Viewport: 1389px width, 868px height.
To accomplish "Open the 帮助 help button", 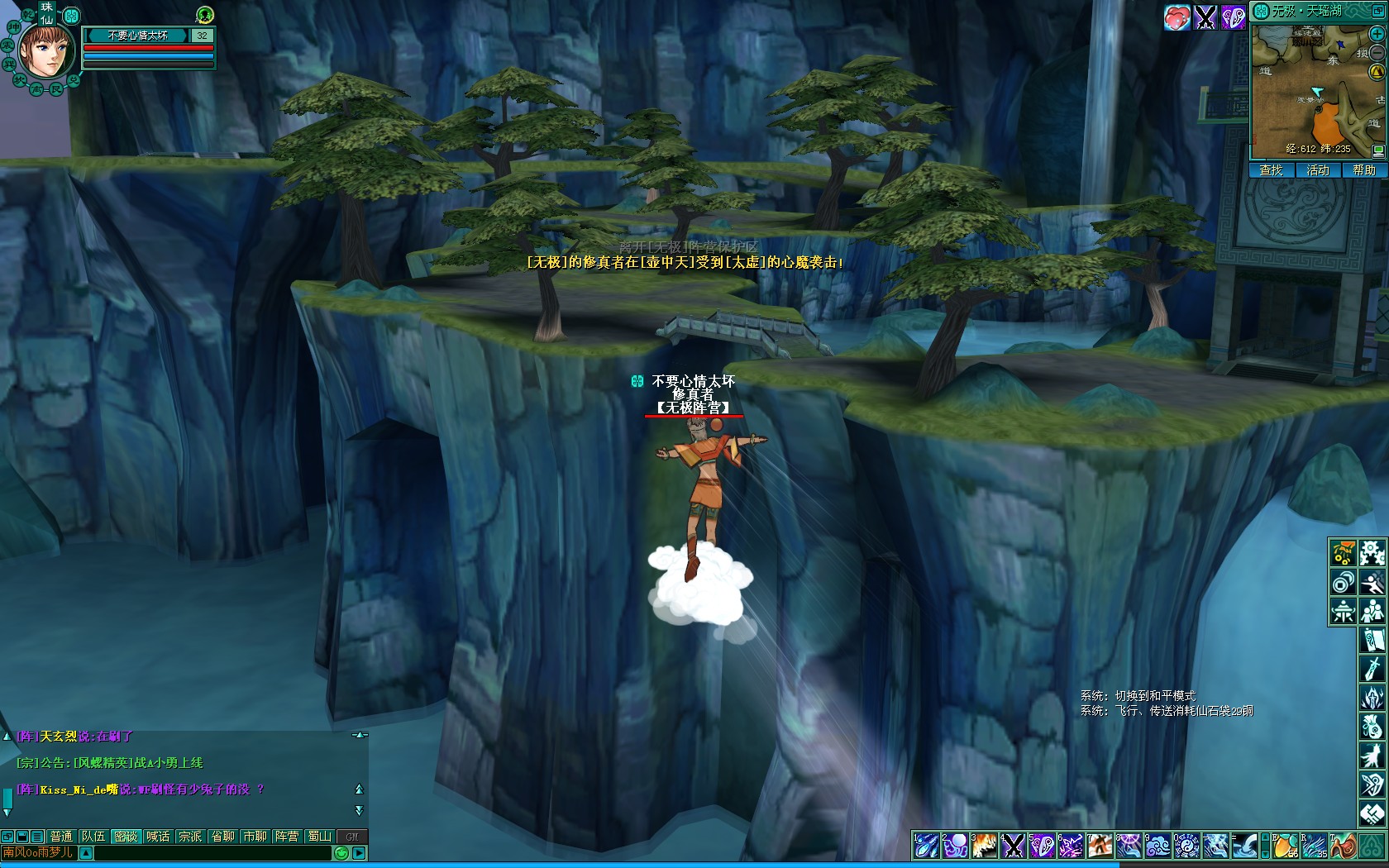I will click(1364, 170).
